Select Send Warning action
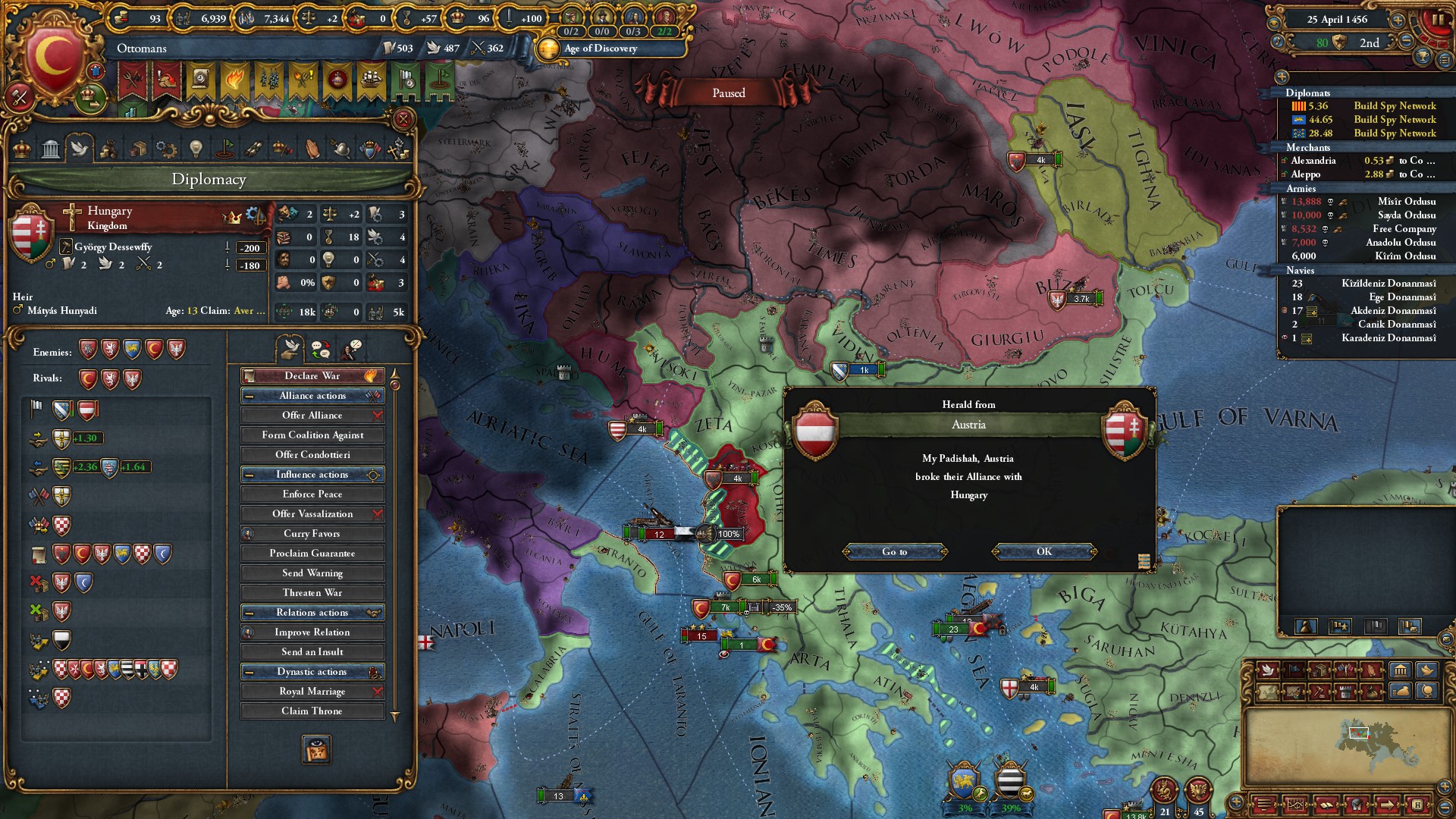This screenshot has height=819, width=1456. [312, 573]
